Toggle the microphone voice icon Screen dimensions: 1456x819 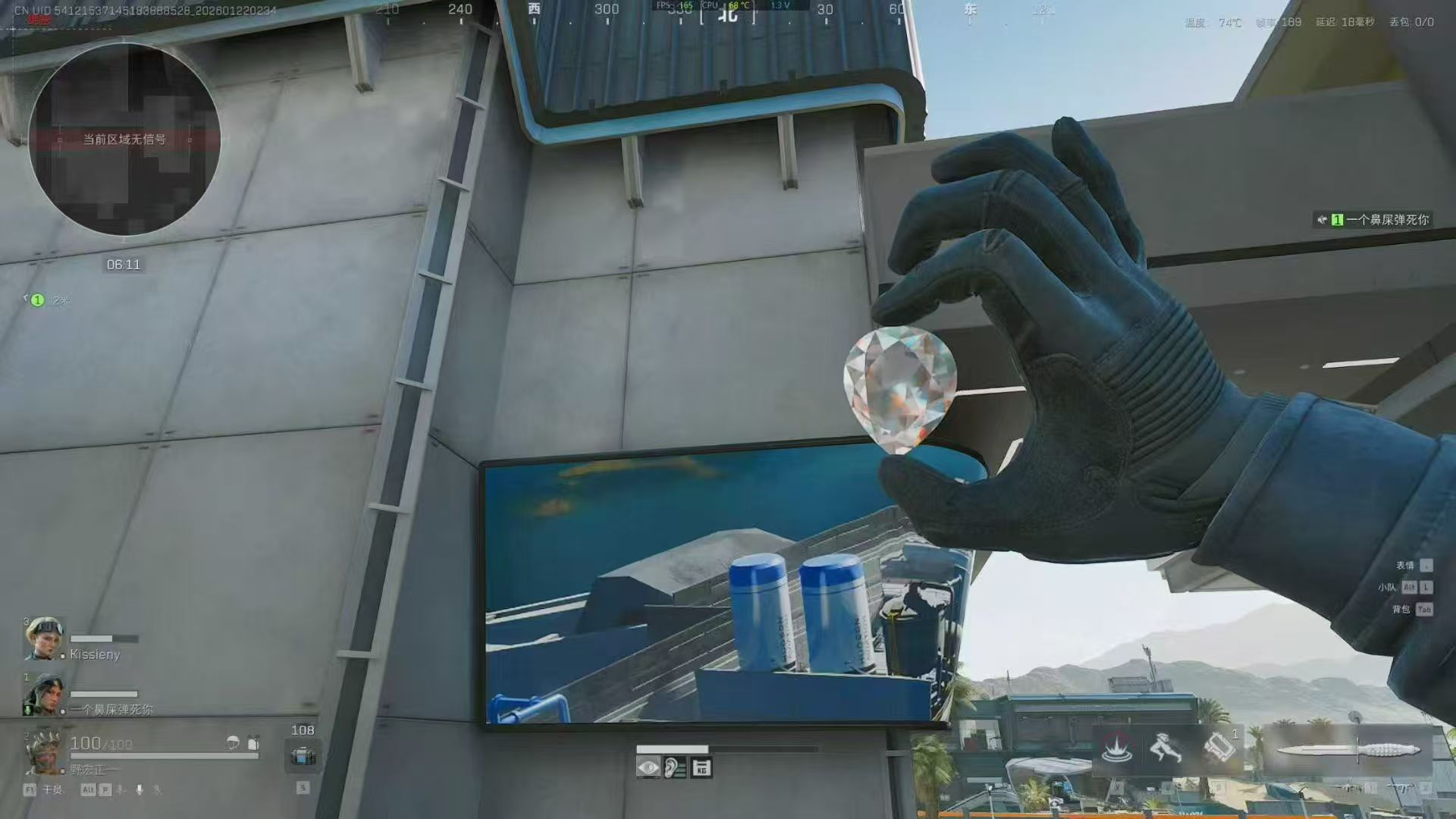coord(139,789)
